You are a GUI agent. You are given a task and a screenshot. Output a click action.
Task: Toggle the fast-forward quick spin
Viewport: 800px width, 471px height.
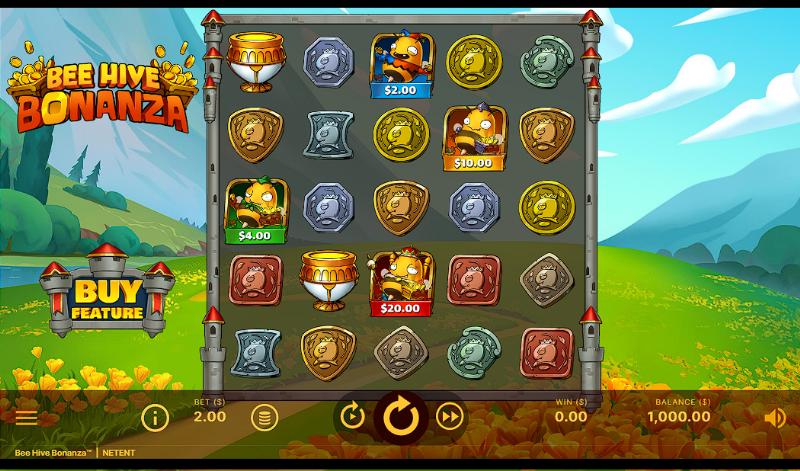pyautogui.click(x=450, y=416)
